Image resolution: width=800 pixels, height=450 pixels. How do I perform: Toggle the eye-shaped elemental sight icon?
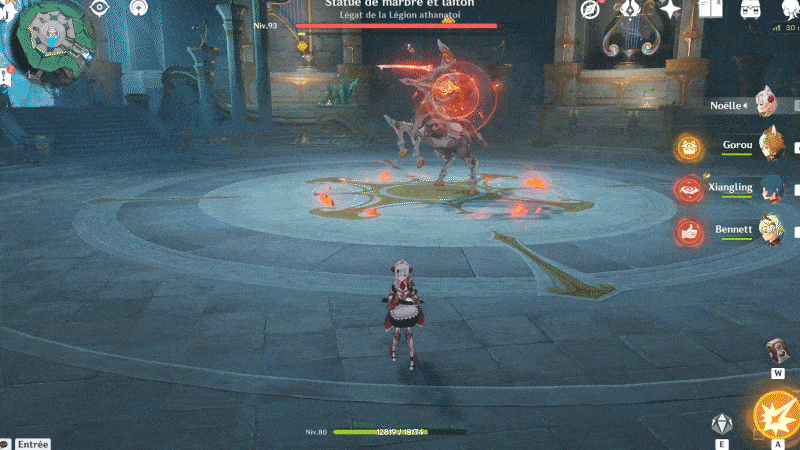(x=99, y=8)
